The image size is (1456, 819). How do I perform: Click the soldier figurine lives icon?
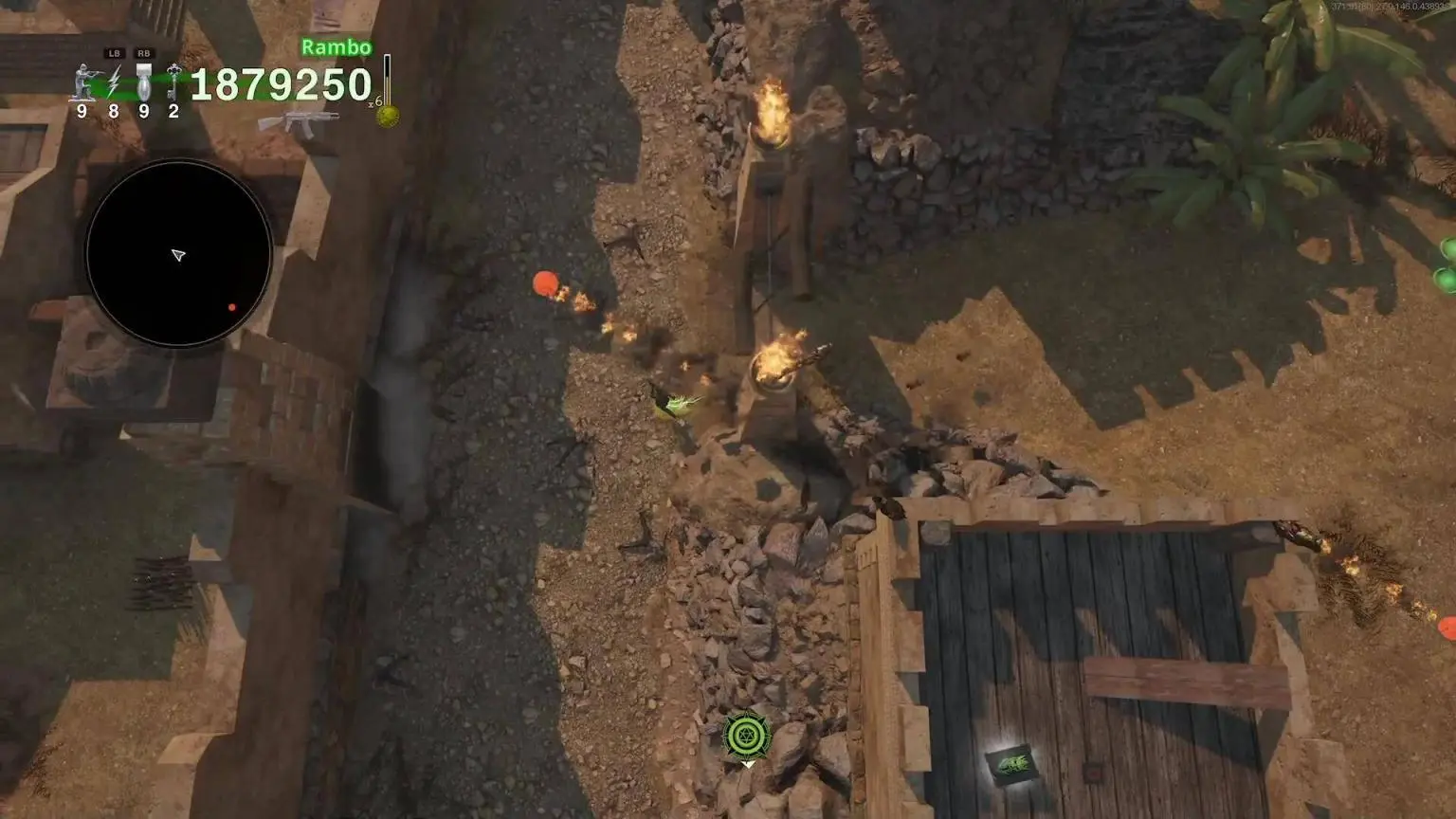point(82,81)
